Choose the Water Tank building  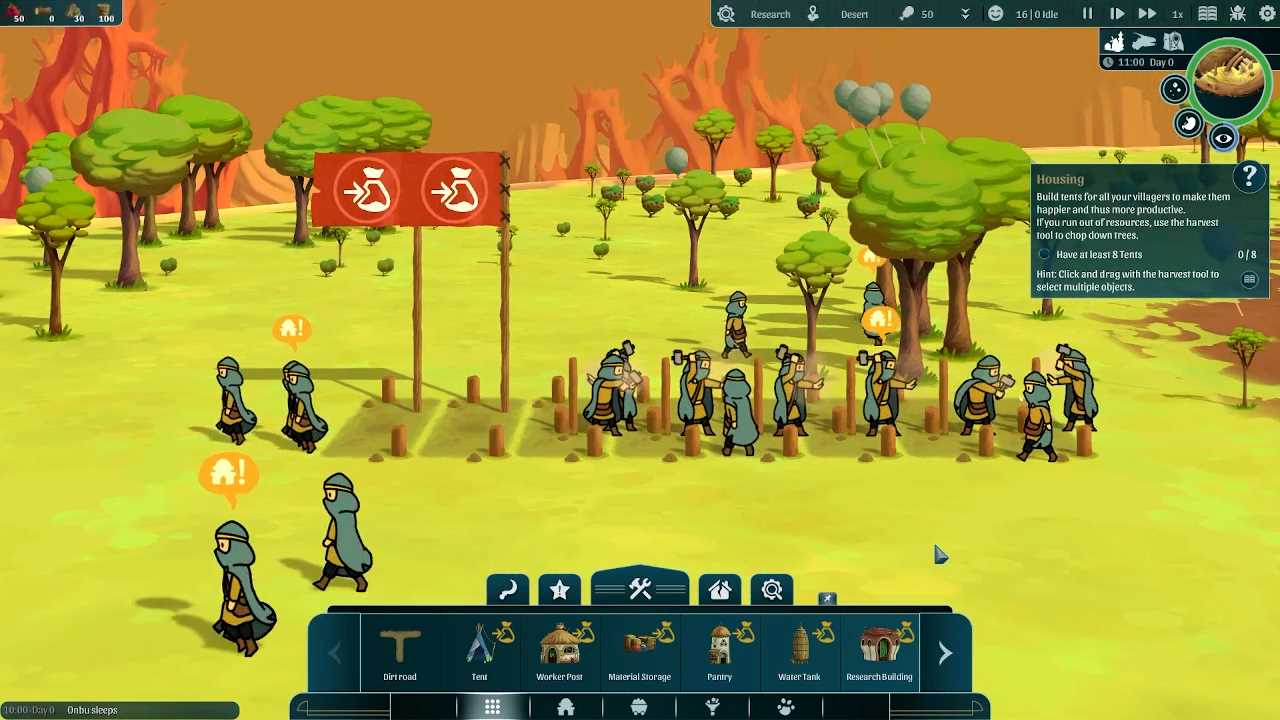coord(799,652)
